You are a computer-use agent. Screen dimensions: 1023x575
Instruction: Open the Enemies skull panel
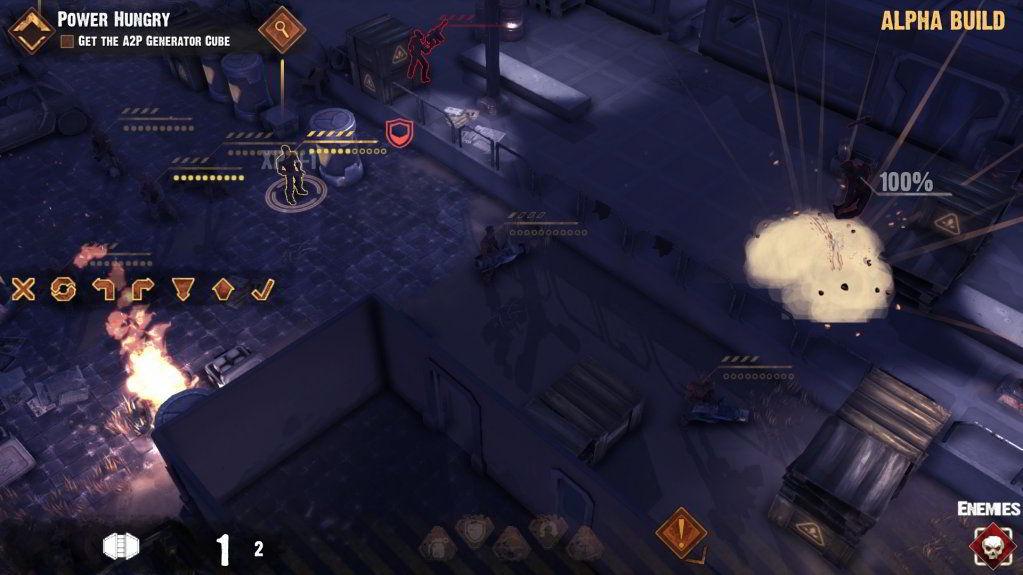[x=990, y=545]
